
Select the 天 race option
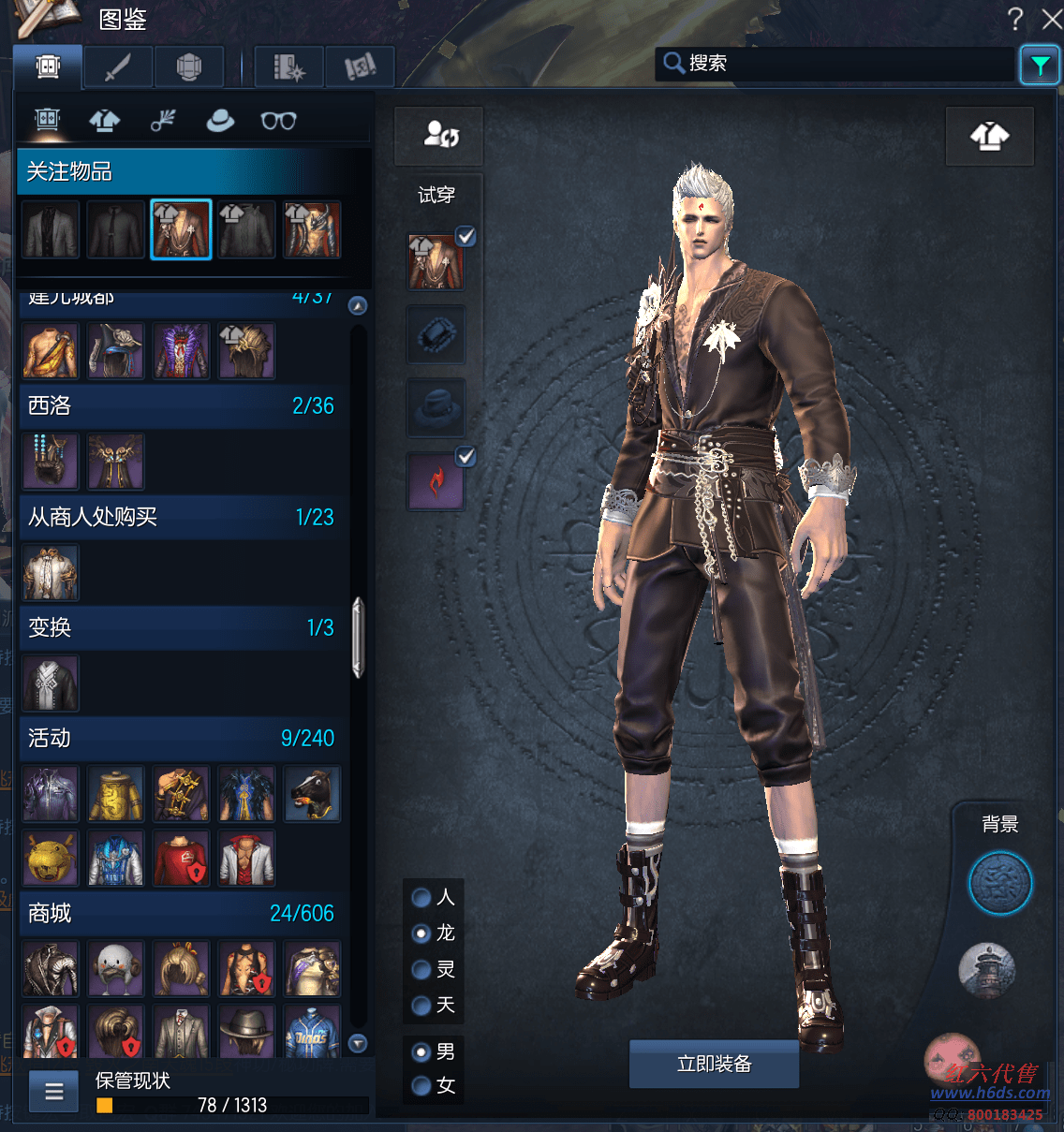point(422,1006)
